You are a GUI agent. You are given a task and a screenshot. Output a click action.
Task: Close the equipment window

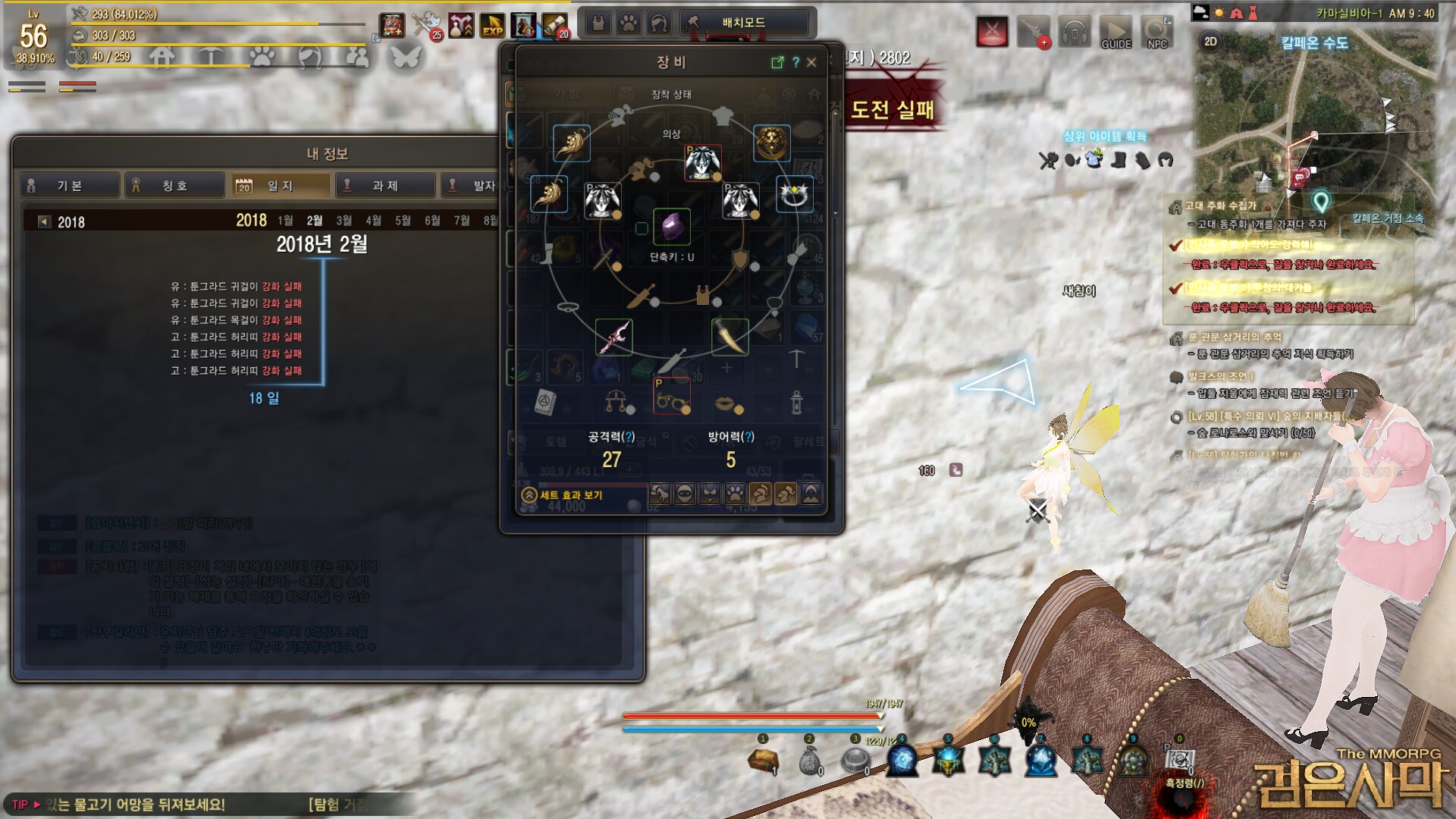click(811, 62)
